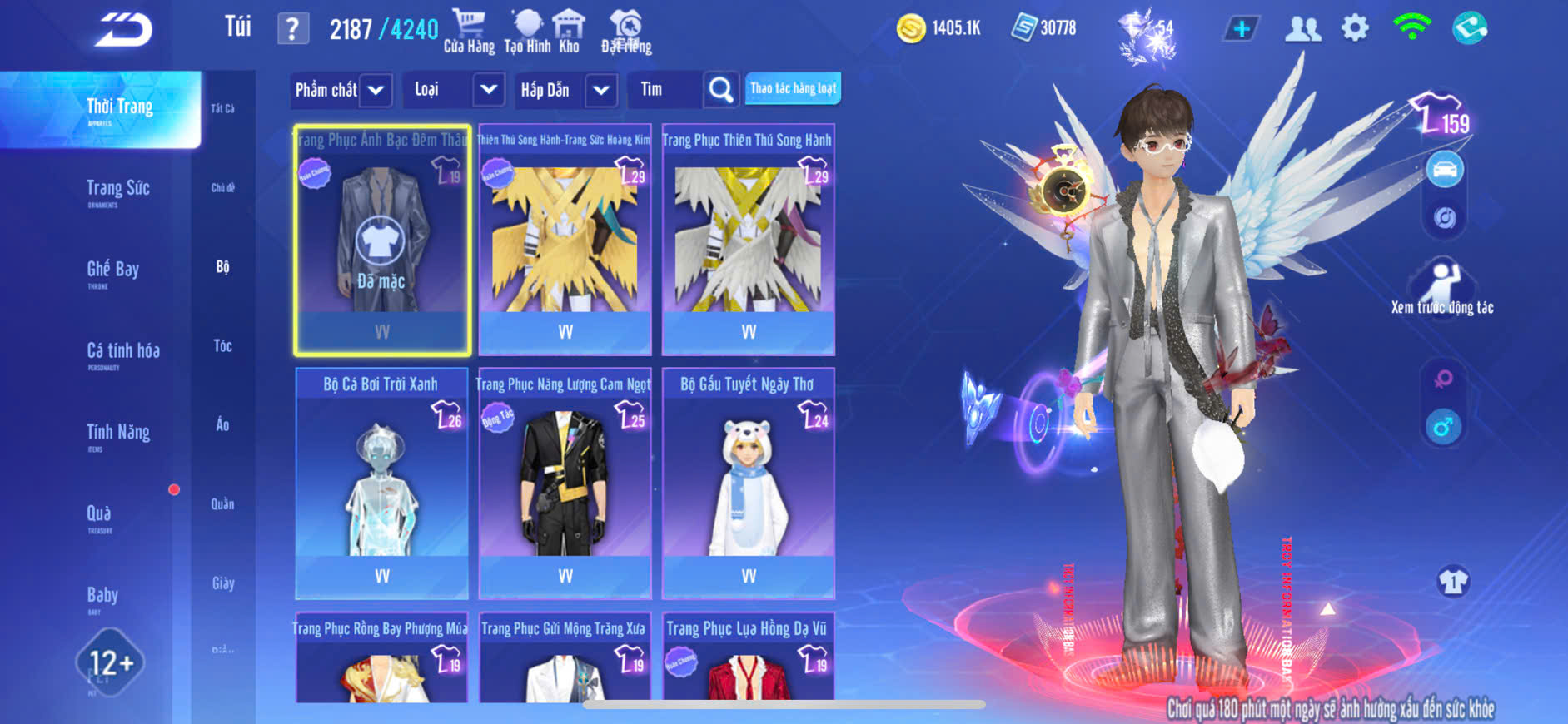The height and width of the screenshot is (724, 1568).
Task: Click the magnifying glass search button
Action: 720,90
